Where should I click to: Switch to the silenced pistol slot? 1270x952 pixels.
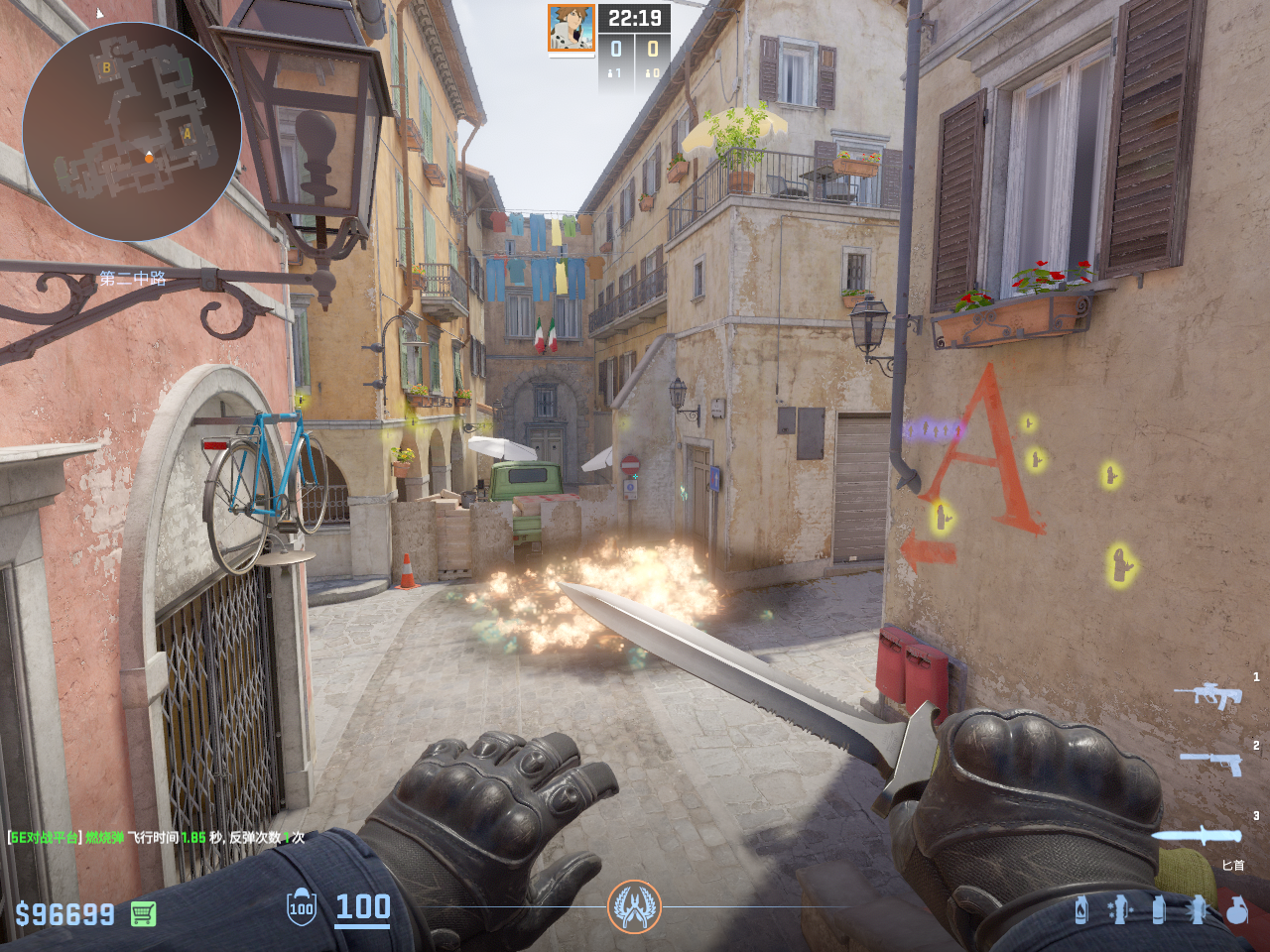1211,763
